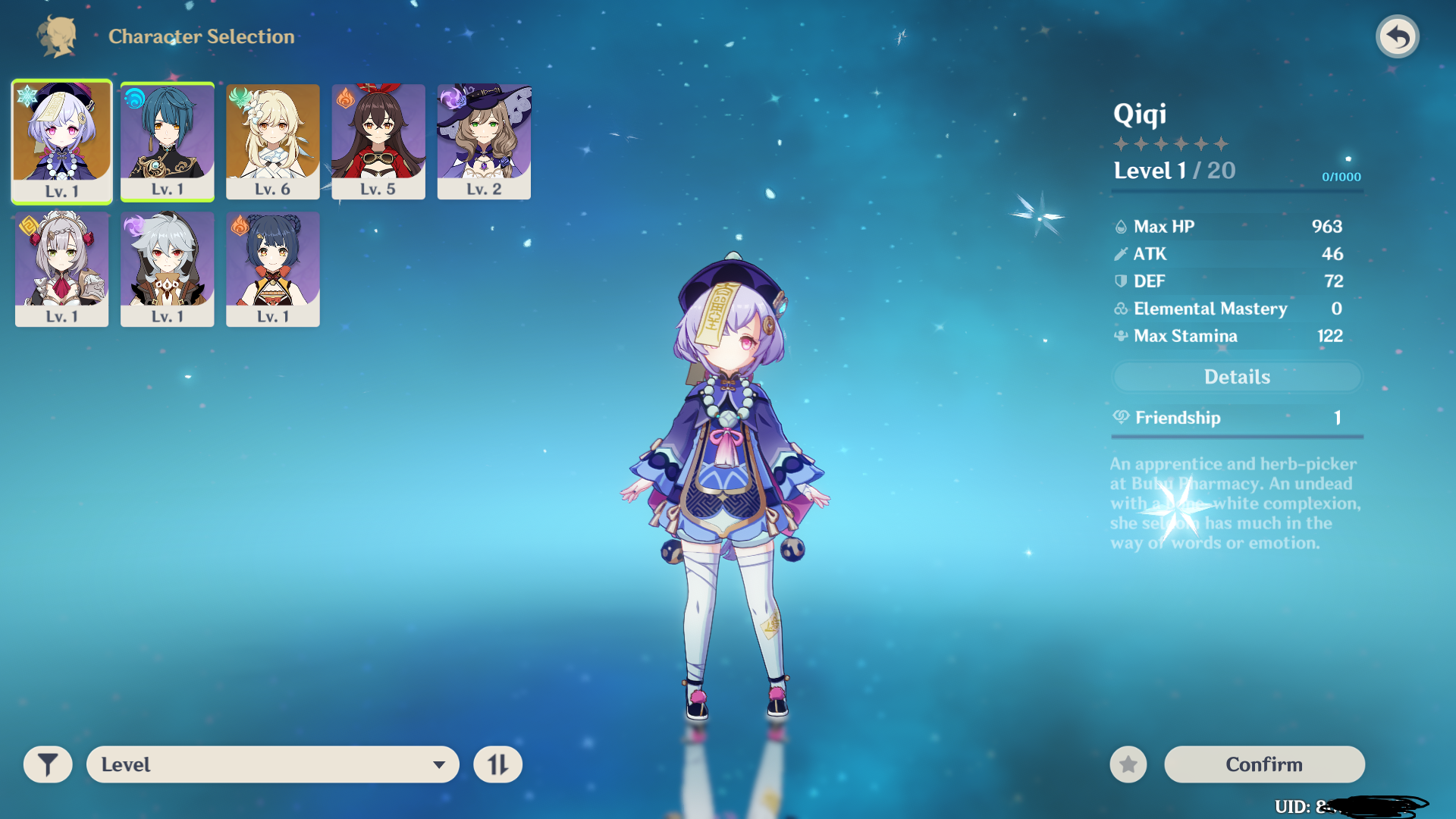Choose Noelle's portrait
The height and width of the screenshot is (819, 1456).
[61, 268]
